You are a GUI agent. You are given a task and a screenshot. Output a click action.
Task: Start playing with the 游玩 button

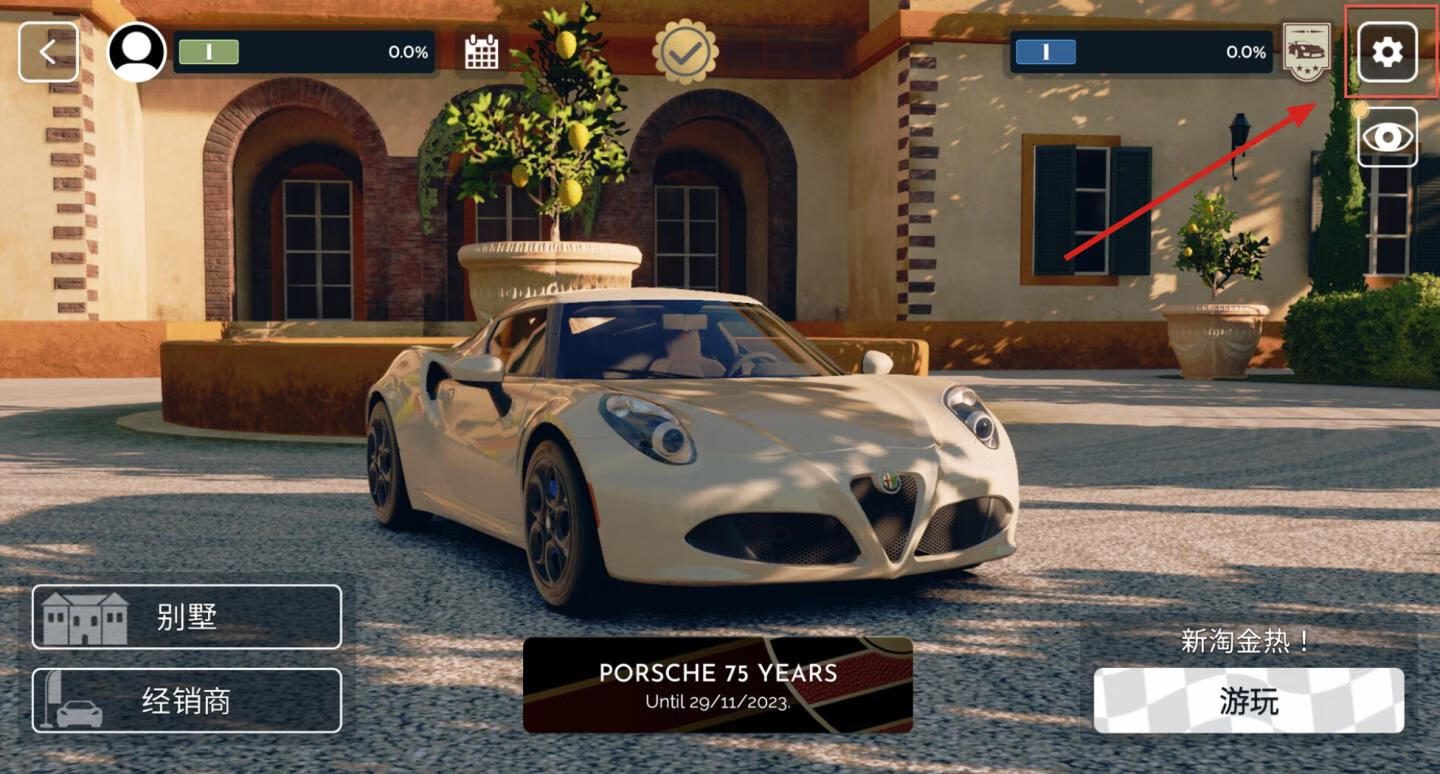click(1248, 700)
